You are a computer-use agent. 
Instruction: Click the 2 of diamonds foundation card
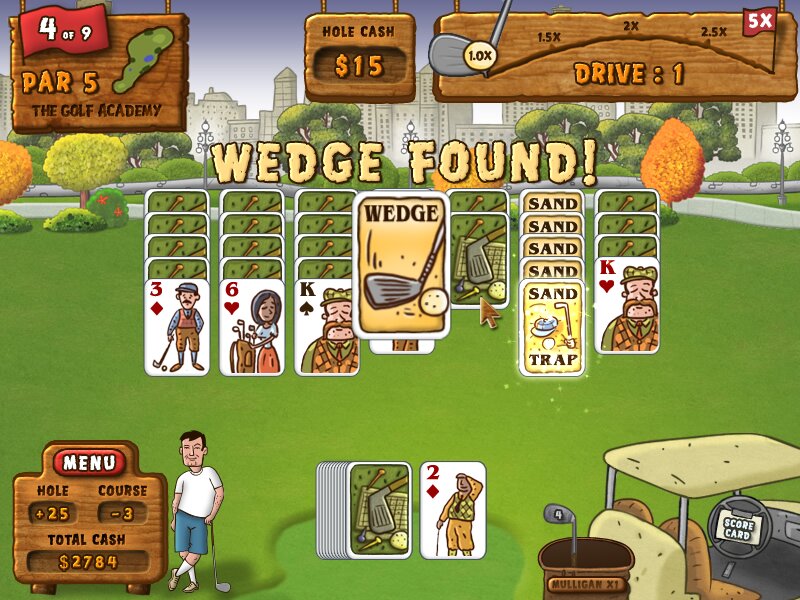click(x=452, y=510)
